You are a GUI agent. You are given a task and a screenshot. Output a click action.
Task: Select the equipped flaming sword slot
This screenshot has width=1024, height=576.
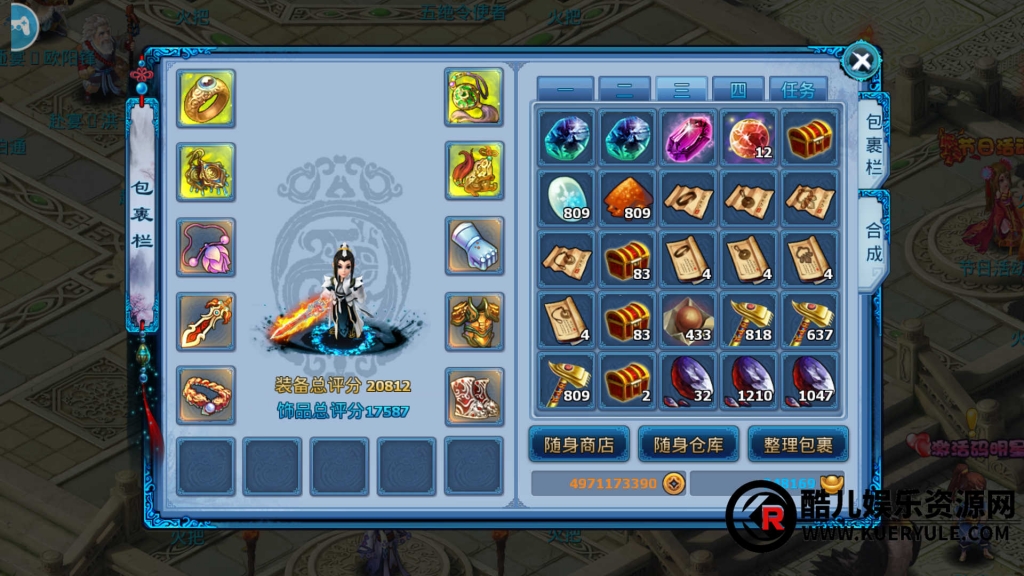coord(207,321)
